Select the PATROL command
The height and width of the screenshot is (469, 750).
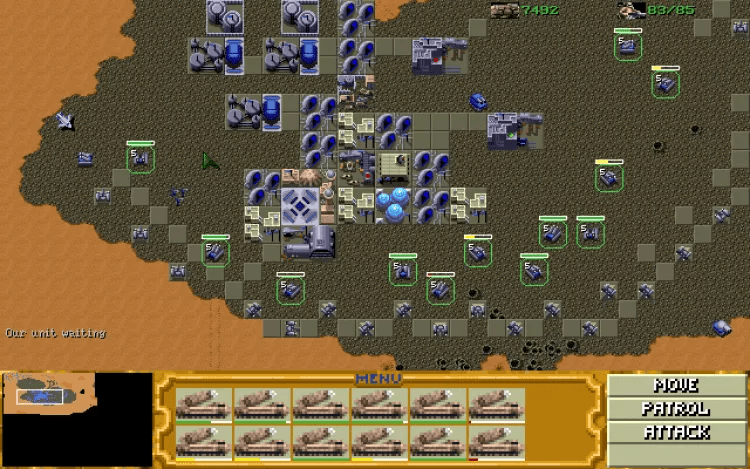click(675, 409)
